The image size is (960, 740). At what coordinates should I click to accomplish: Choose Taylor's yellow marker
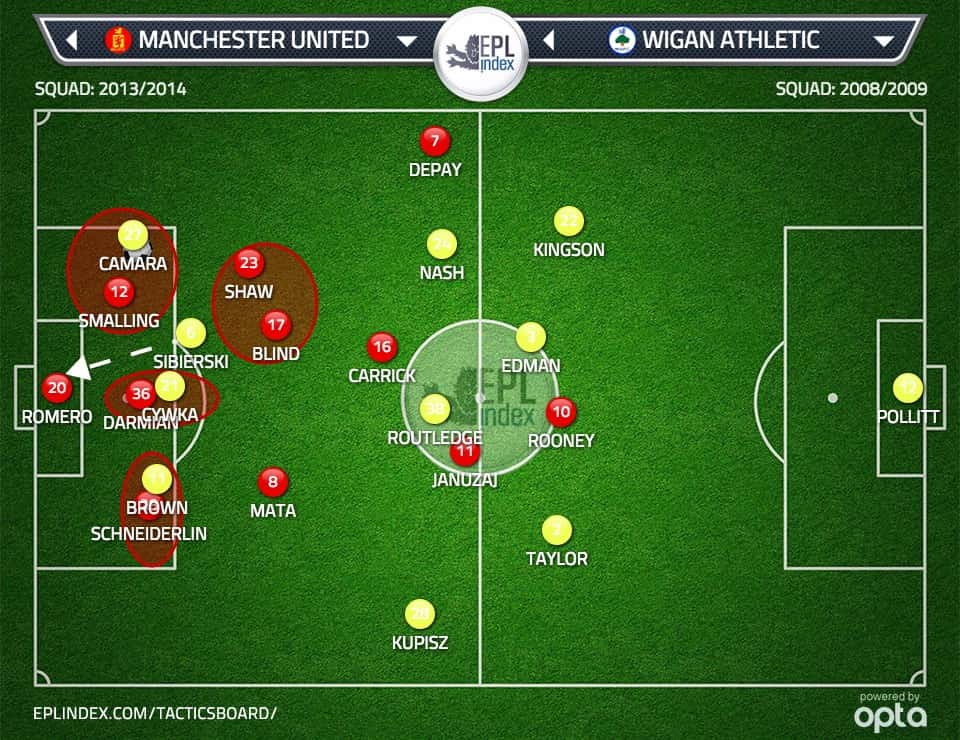pos(557,529)
